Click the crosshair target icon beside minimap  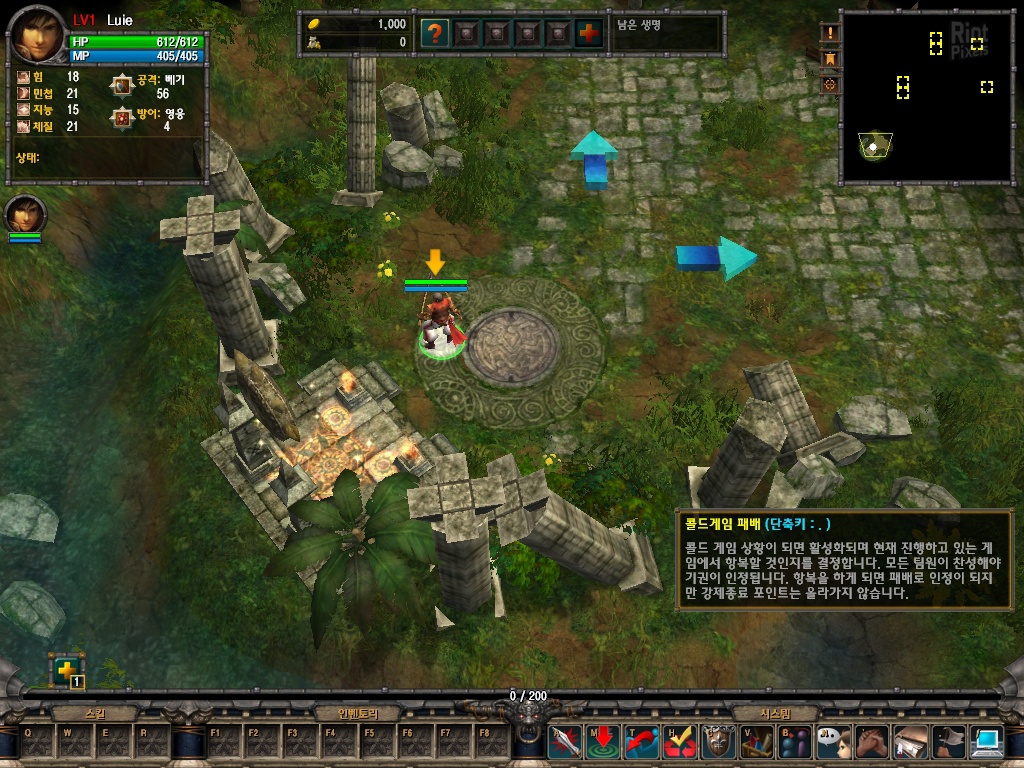(830, 85)
